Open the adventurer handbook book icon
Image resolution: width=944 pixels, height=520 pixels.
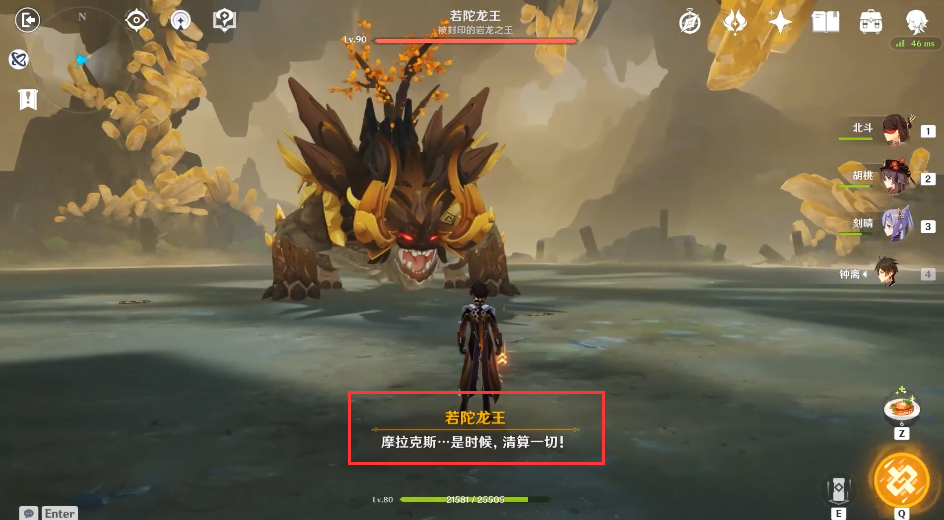826,22
